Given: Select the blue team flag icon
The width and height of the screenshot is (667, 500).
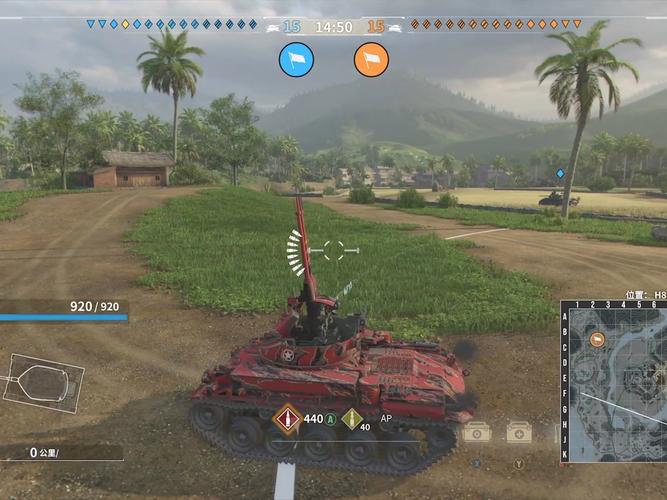Looking at the screenshot, I should tap(296, 59).
